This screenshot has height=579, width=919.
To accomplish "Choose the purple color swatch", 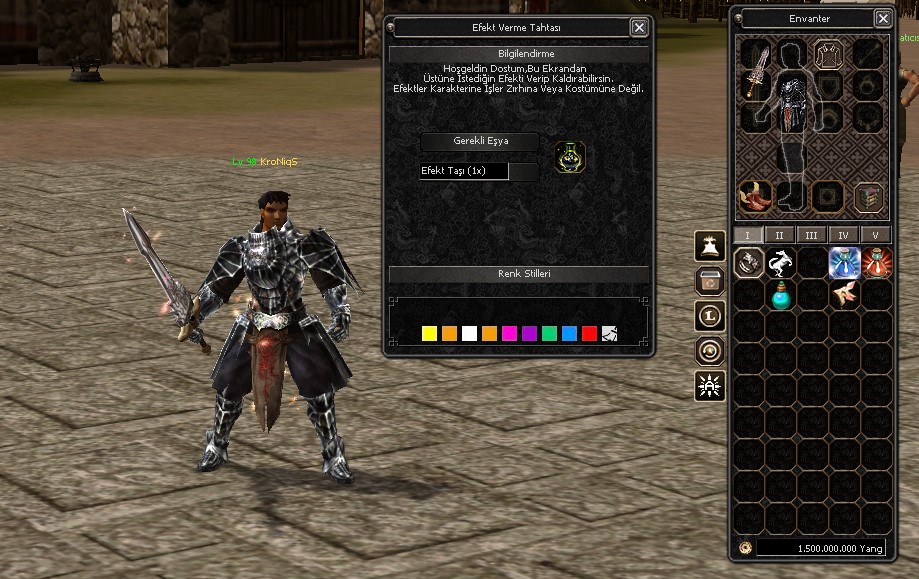I will tap(529, 333).
